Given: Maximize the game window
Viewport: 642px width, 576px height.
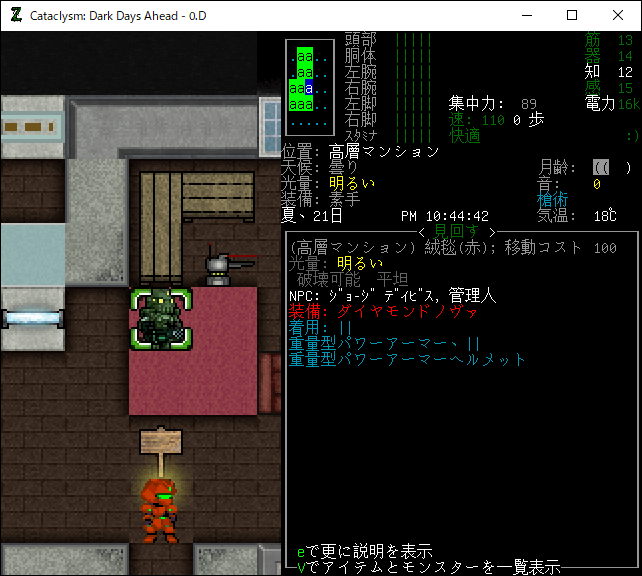Looking at the screenshot, I should tap(572, 15).
